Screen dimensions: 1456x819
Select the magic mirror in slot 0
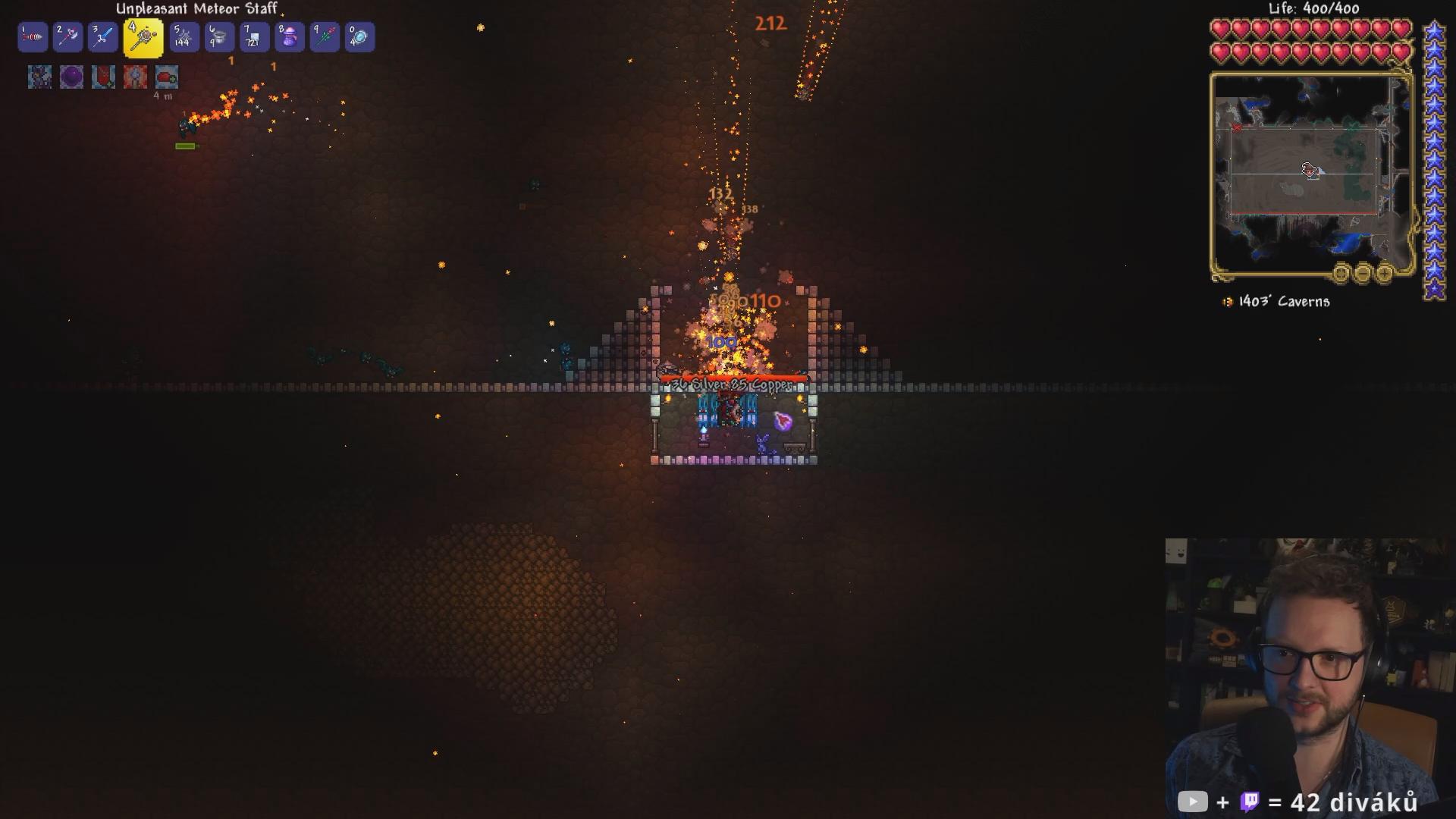tap(359, 37)
